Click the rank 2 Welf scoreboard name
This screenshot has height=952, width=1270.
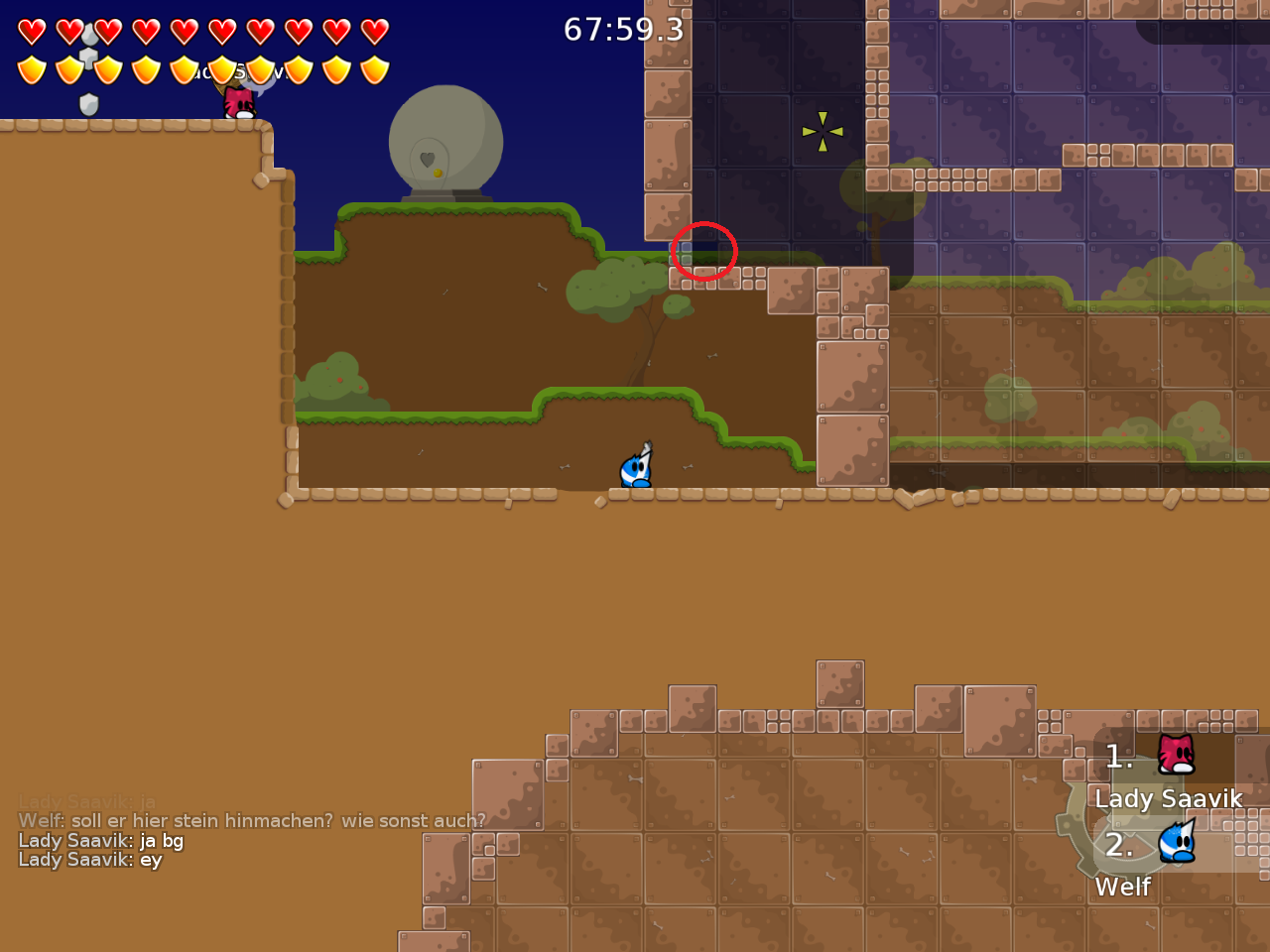tap(1122, 887)
